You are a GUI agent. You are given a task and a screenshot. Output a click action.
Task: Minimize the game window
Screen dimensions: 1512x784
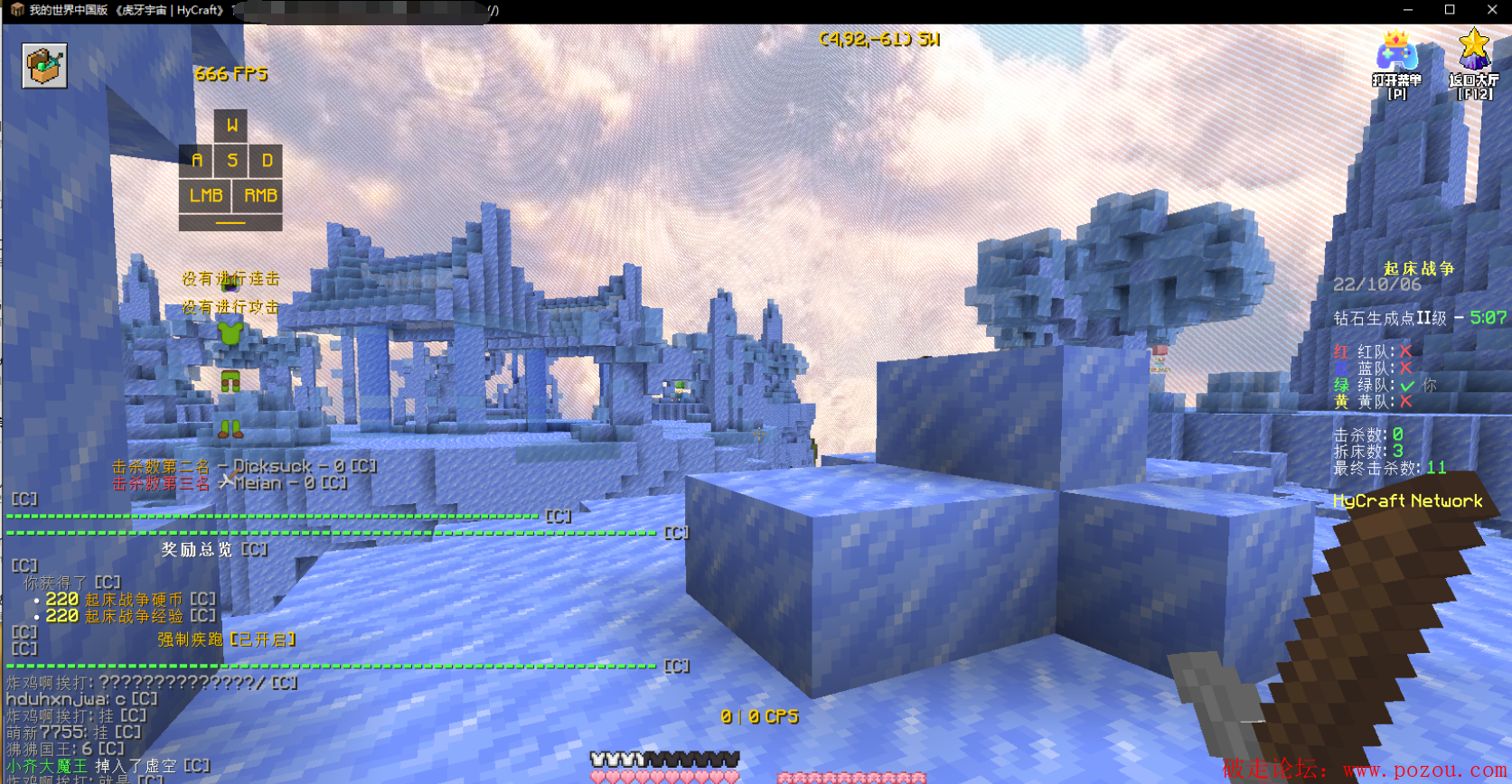click(x=1407, y=10)
